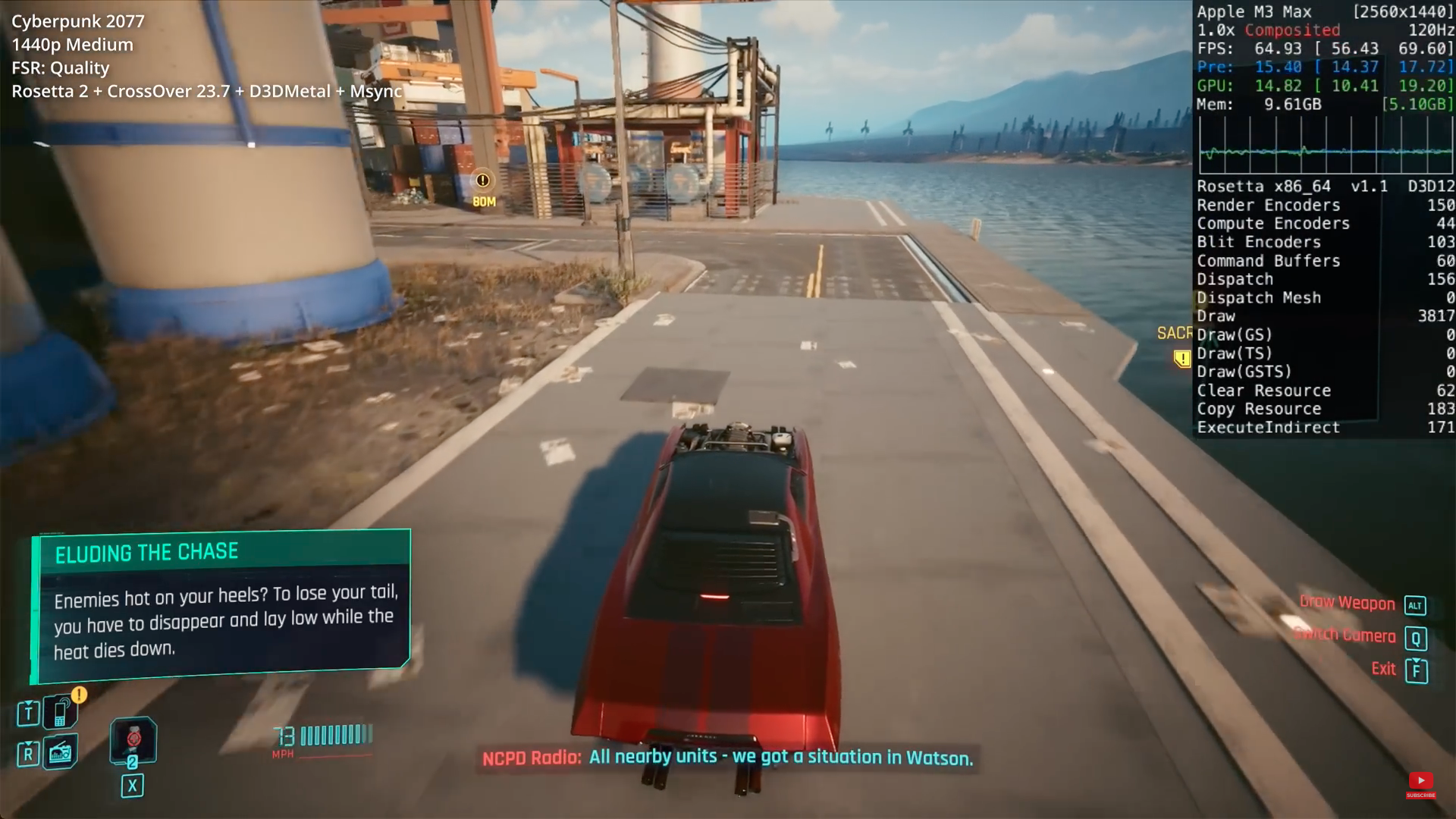This screenshot has height=819, width=1456.
Task: Click the FPS graph in the performance overlay
Action: [x=1324, y=148]
